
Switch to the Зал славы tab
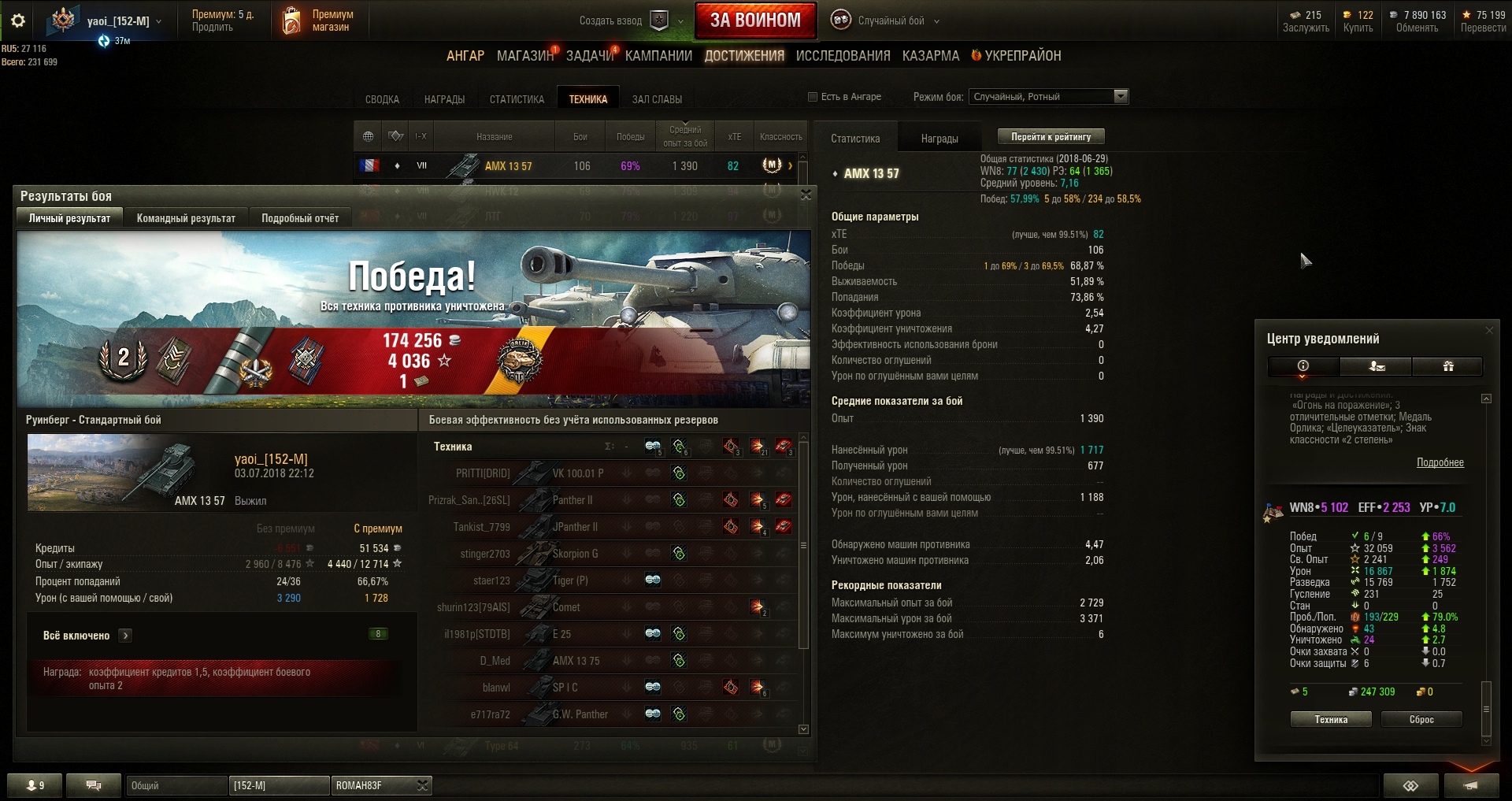point(657,99)
